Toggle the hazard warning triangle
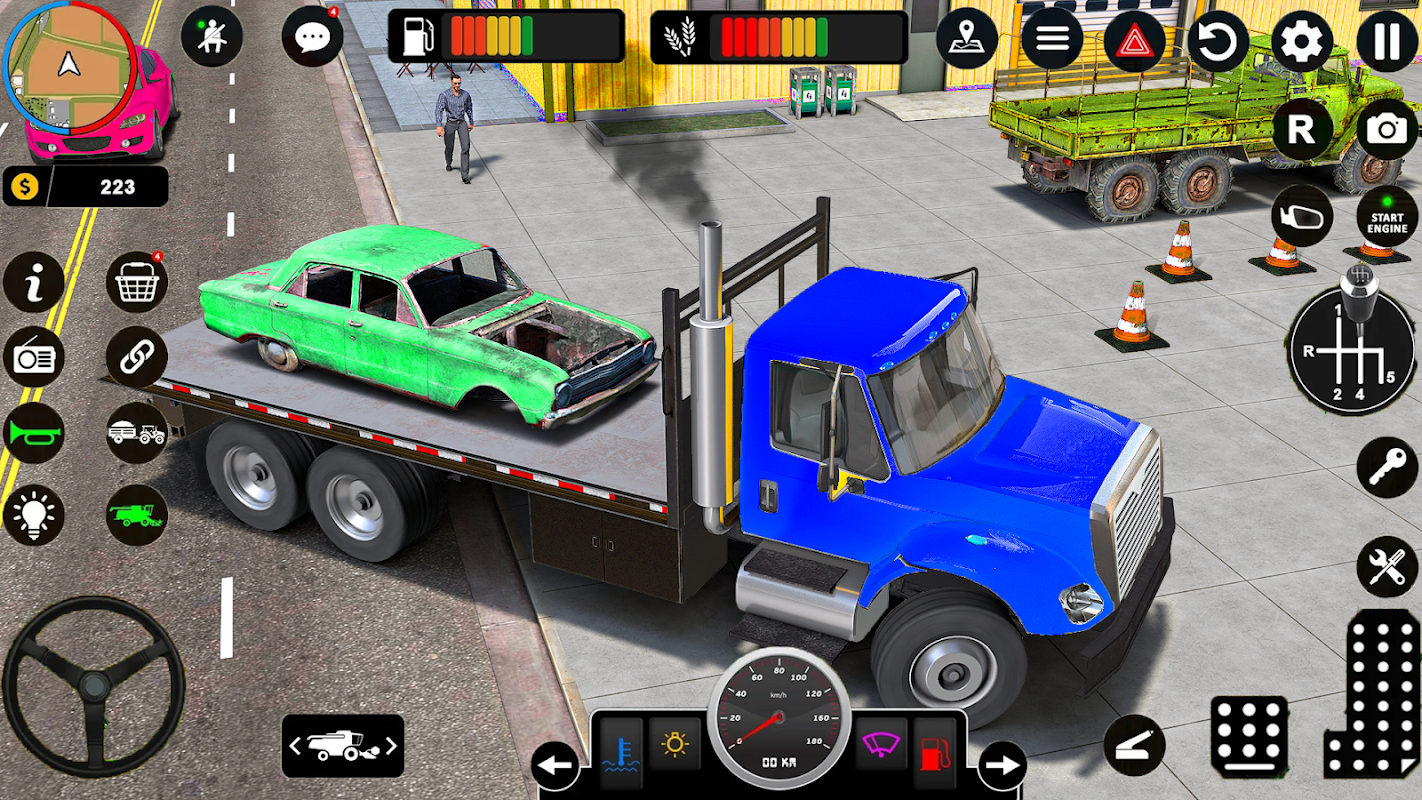This screenshot has width=1422, height=800. [x=1134, y=42]
